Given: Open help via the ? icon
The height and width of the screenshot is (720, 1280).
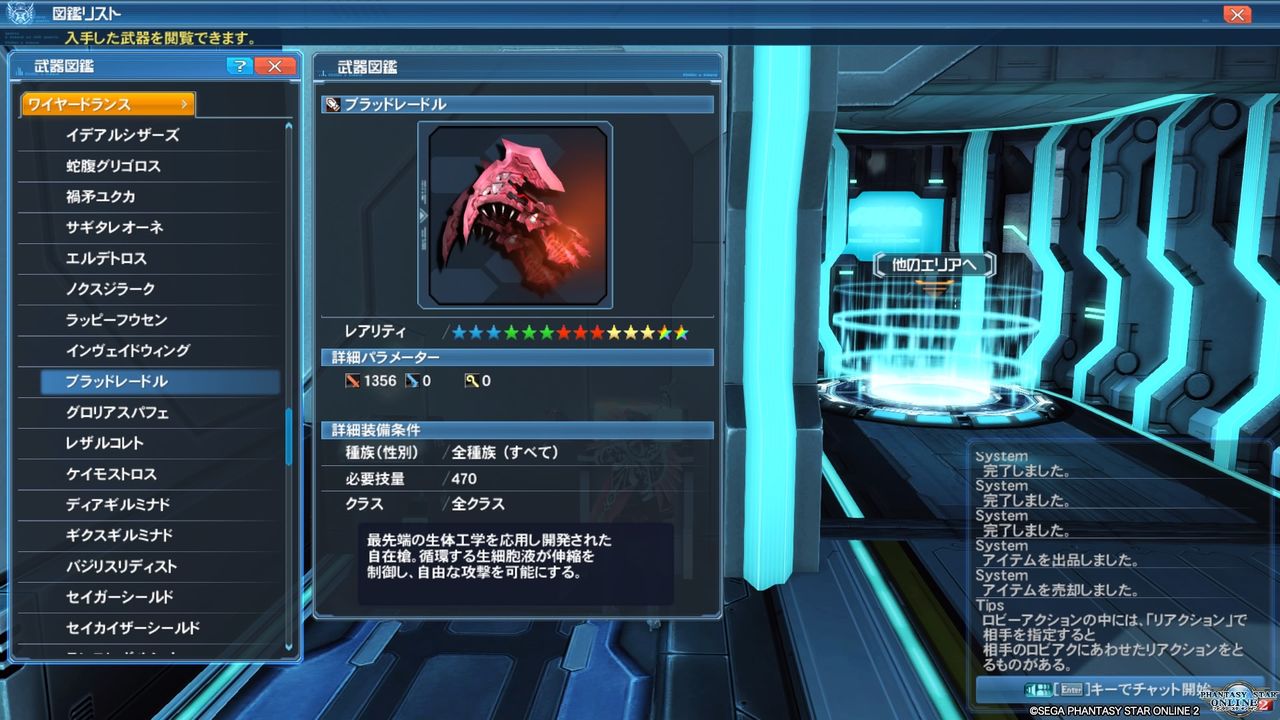Looking at the screenshot, I should [238, 66].
